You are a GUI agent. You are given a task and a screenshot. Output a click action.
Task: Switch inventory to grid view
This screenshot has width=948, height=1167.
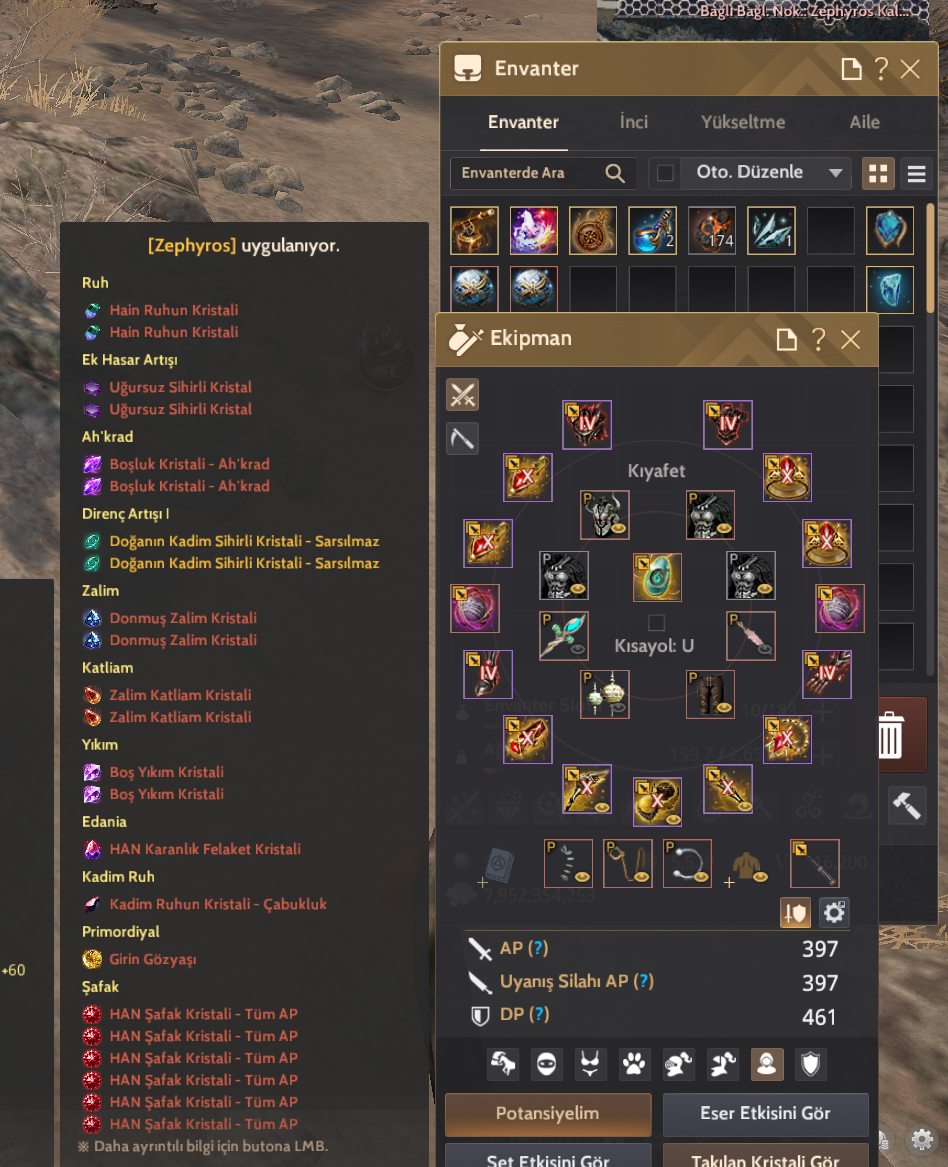point(878,173)
